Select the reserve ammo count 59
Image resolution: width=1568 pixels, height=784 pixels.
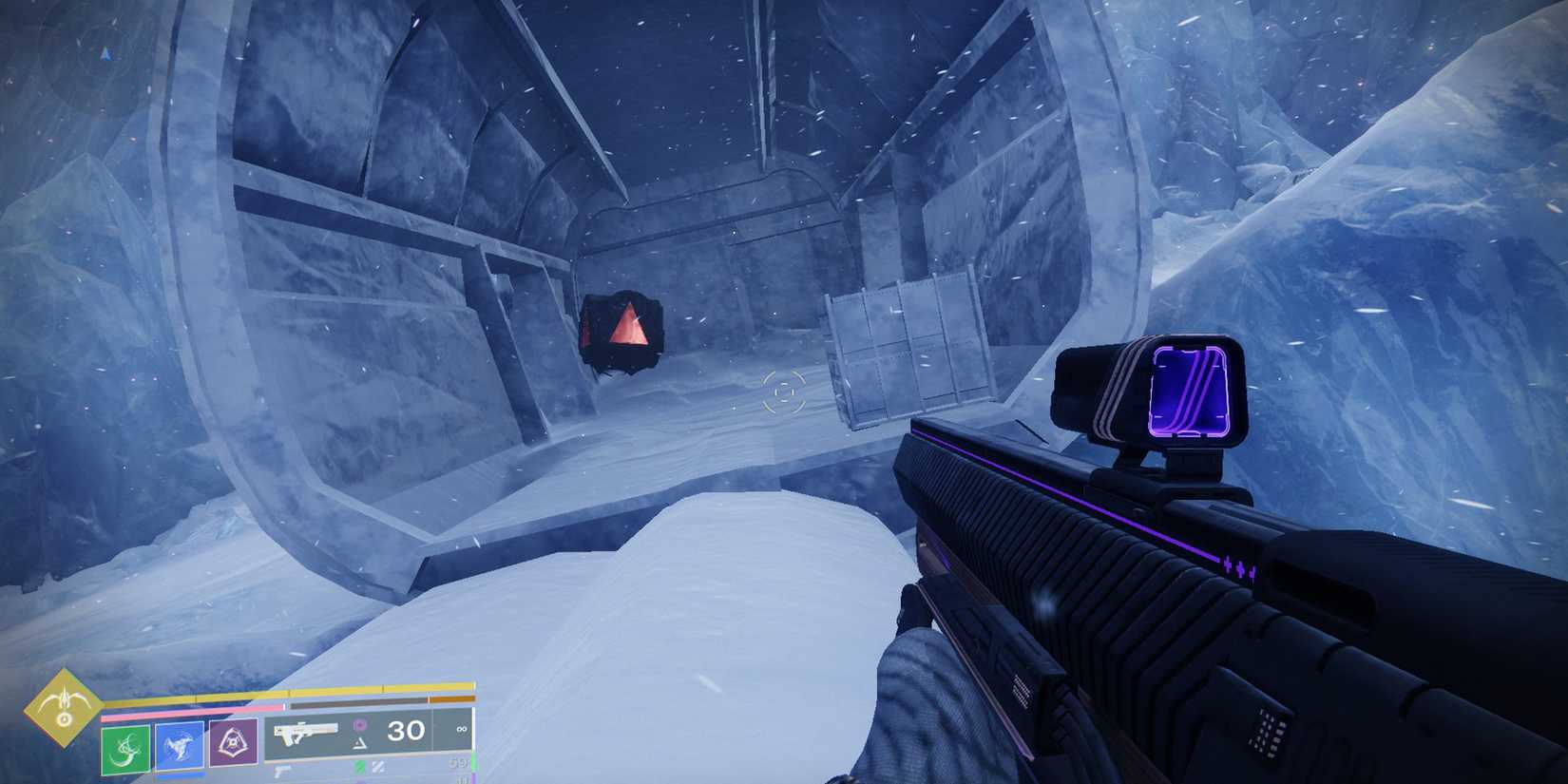[x=457, y=763]
